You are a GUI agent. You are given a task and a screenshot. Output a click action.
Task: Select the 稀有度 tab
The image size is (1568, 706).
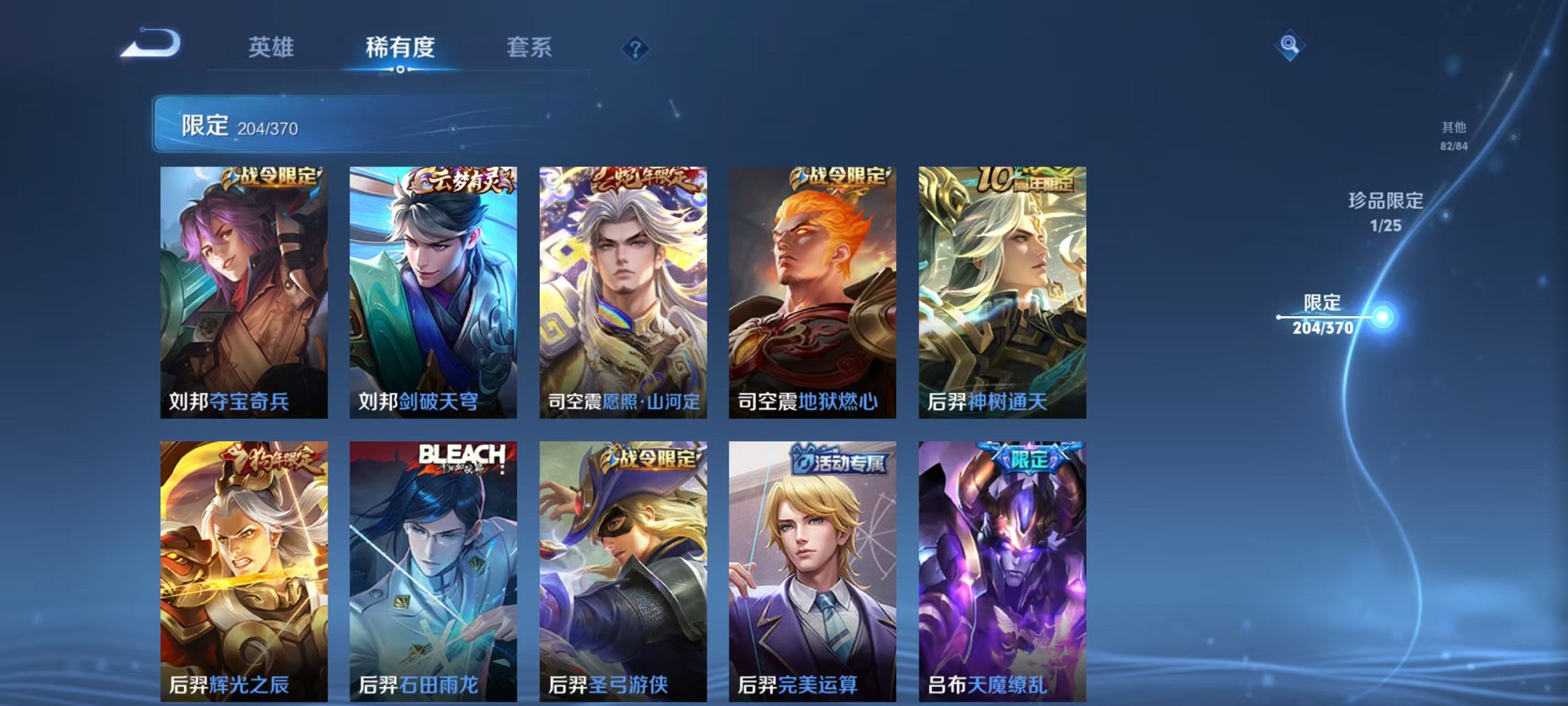400,47
